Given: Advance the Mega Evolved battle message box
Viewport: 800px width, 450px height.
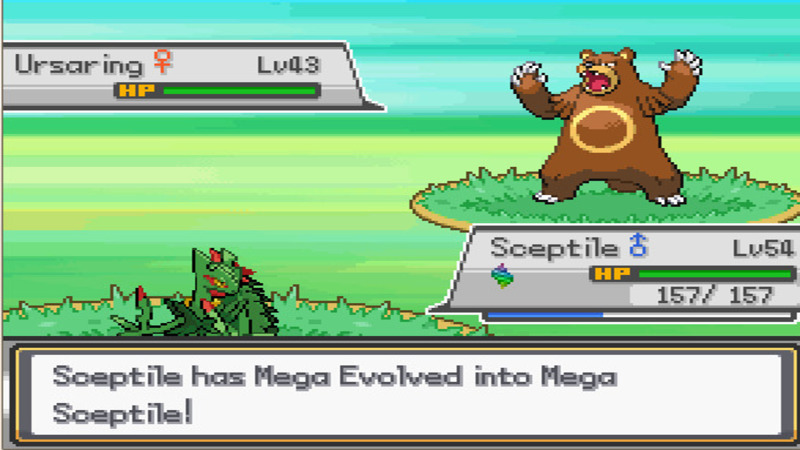Looking at the screenshot, I should (x=400, y=394).
